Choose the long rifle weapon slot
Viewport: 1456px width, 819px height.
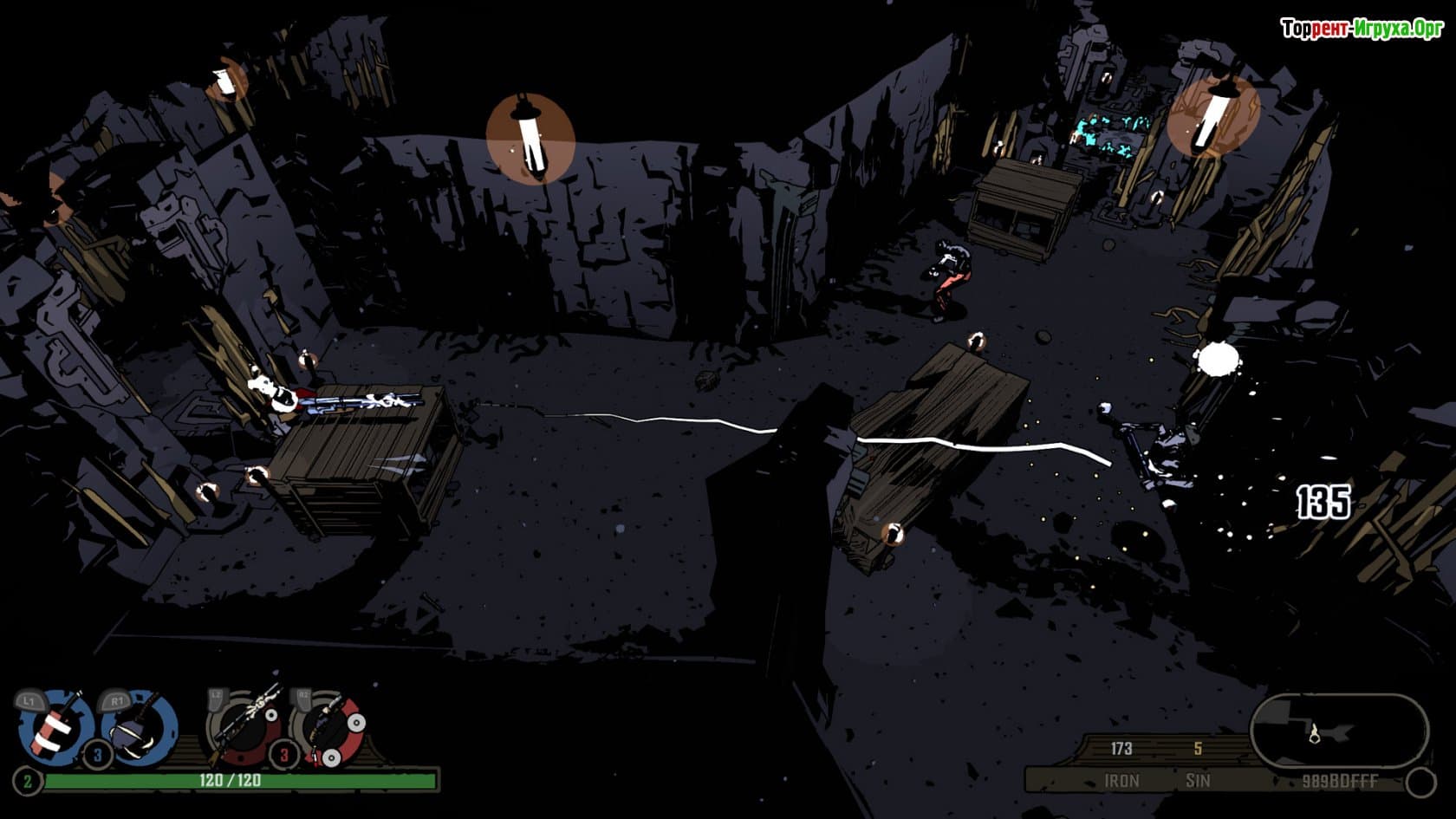pos(247,726)
